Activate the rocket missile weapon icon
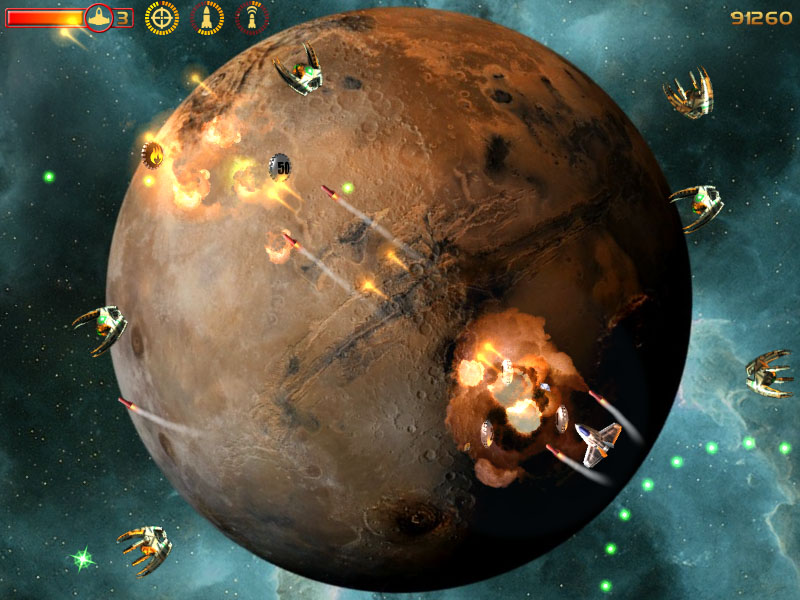This screenshot has height=600, width=800. click(208, 17)
